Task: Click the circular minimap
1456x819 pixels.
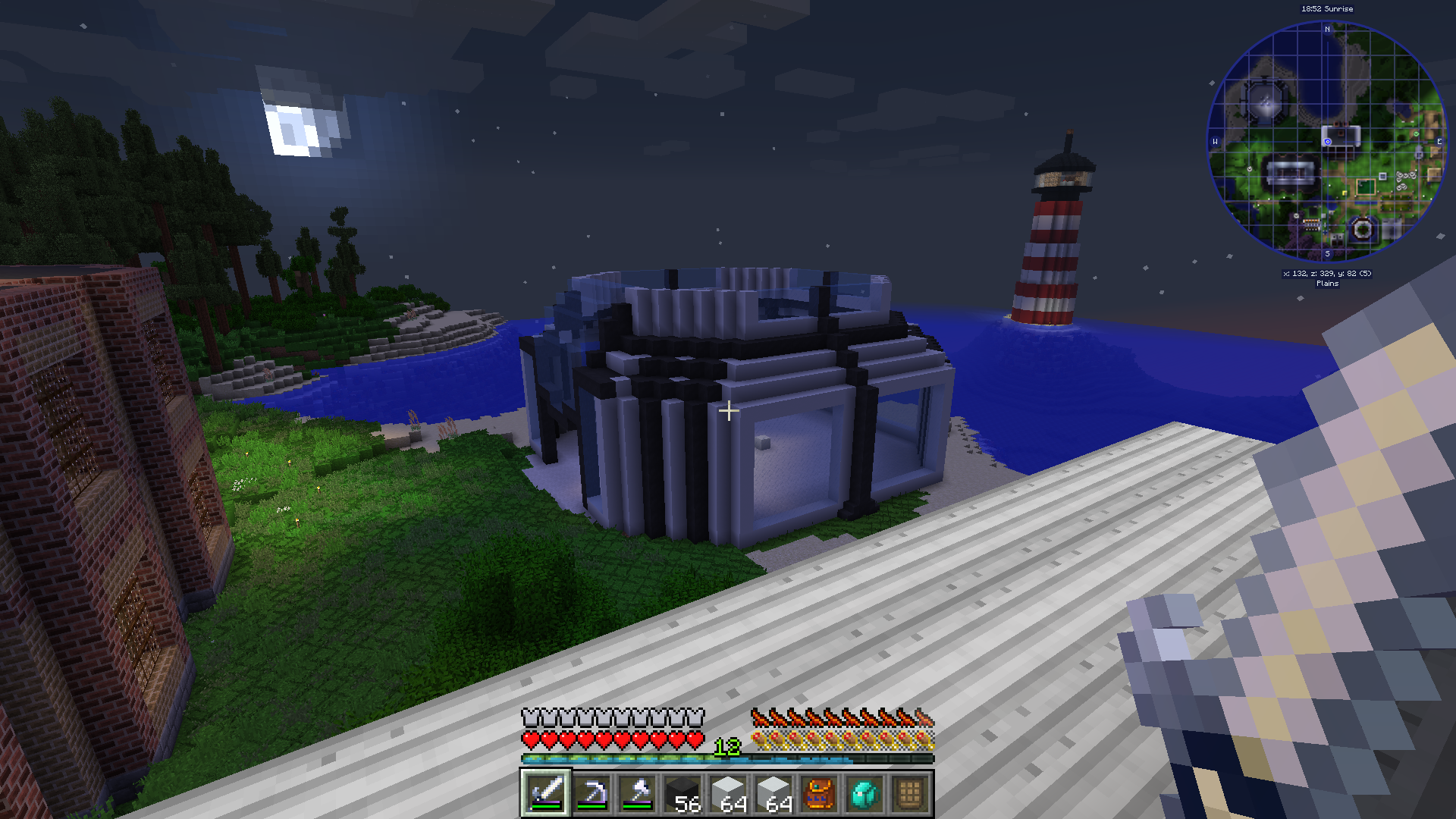Action: [x=1327, y=143]
